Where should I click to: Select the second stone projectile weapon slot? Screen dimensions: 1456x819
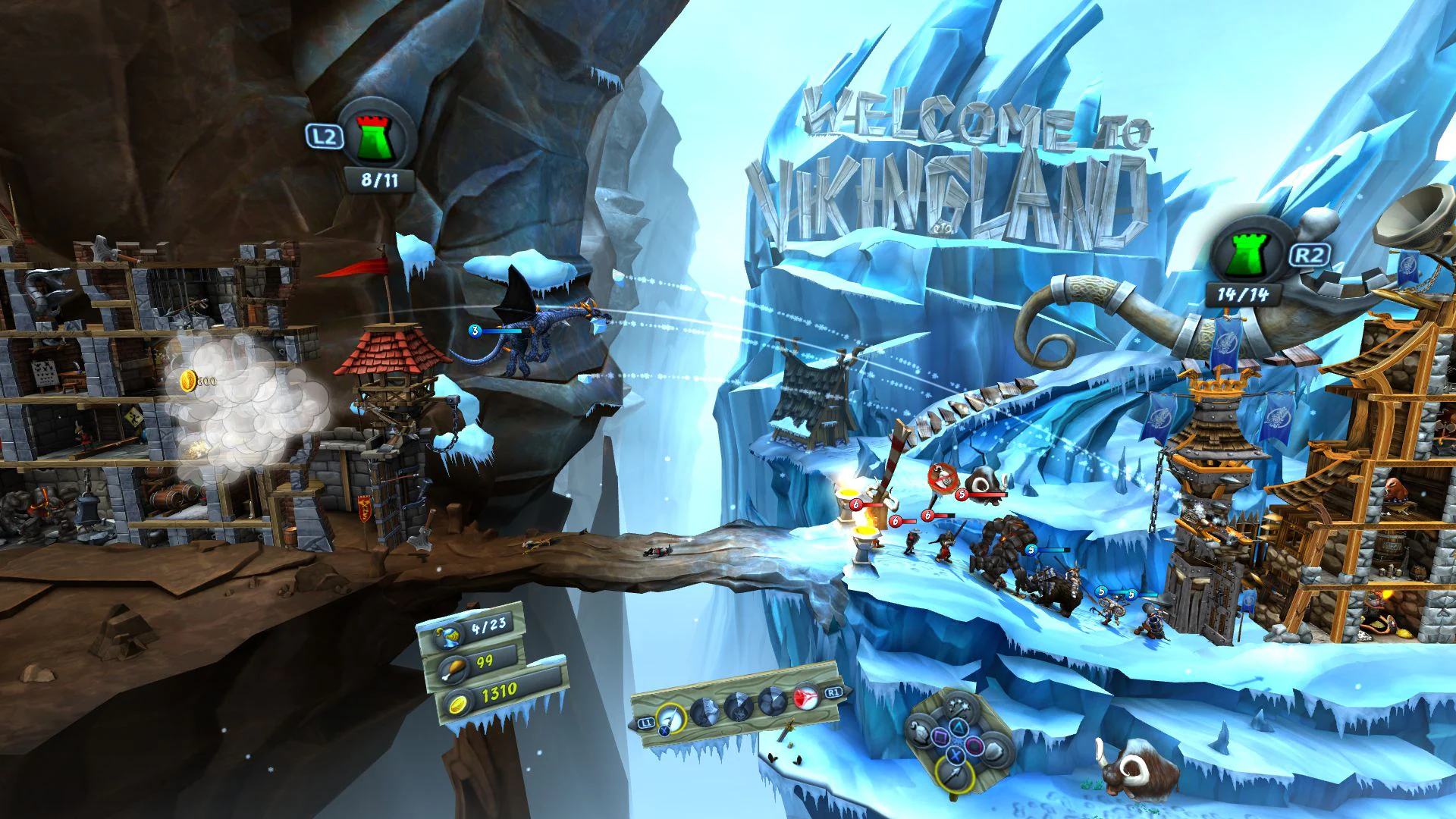[704, 713]
